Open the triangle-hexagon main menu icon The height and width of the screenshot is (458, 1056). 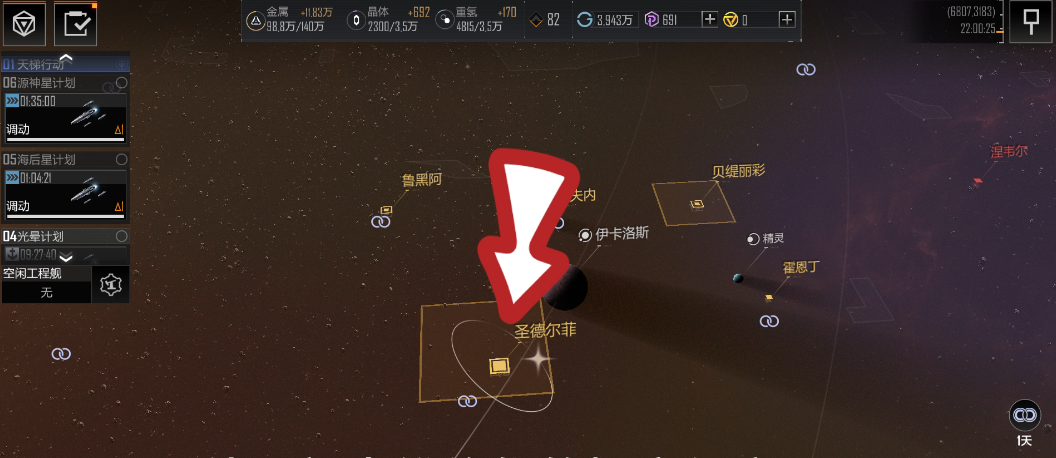click(x=24, y=24)
